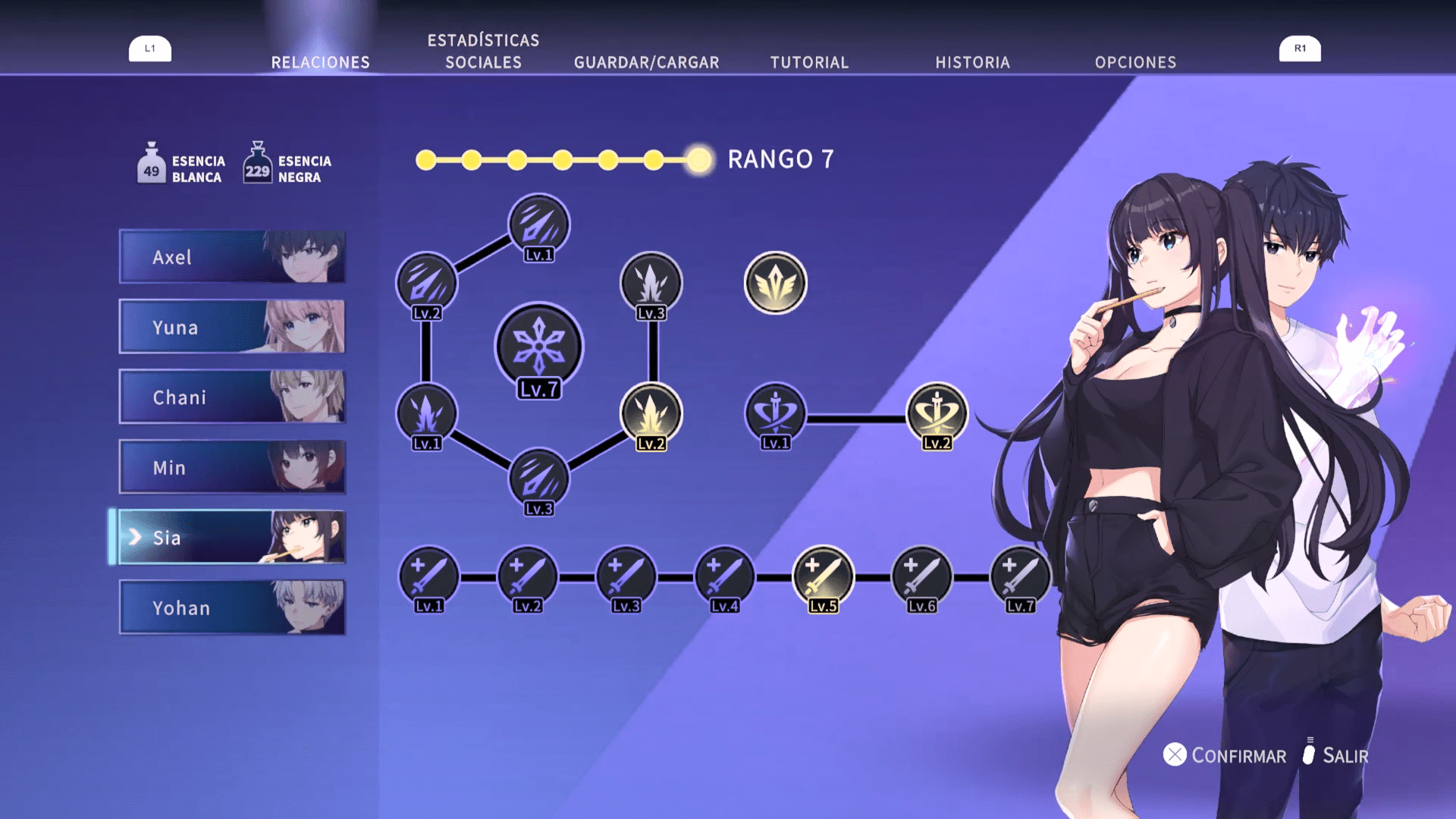Choose Yuna from the relationship list
This screenshot has width=1456, height=819.
tap(232, 327)
